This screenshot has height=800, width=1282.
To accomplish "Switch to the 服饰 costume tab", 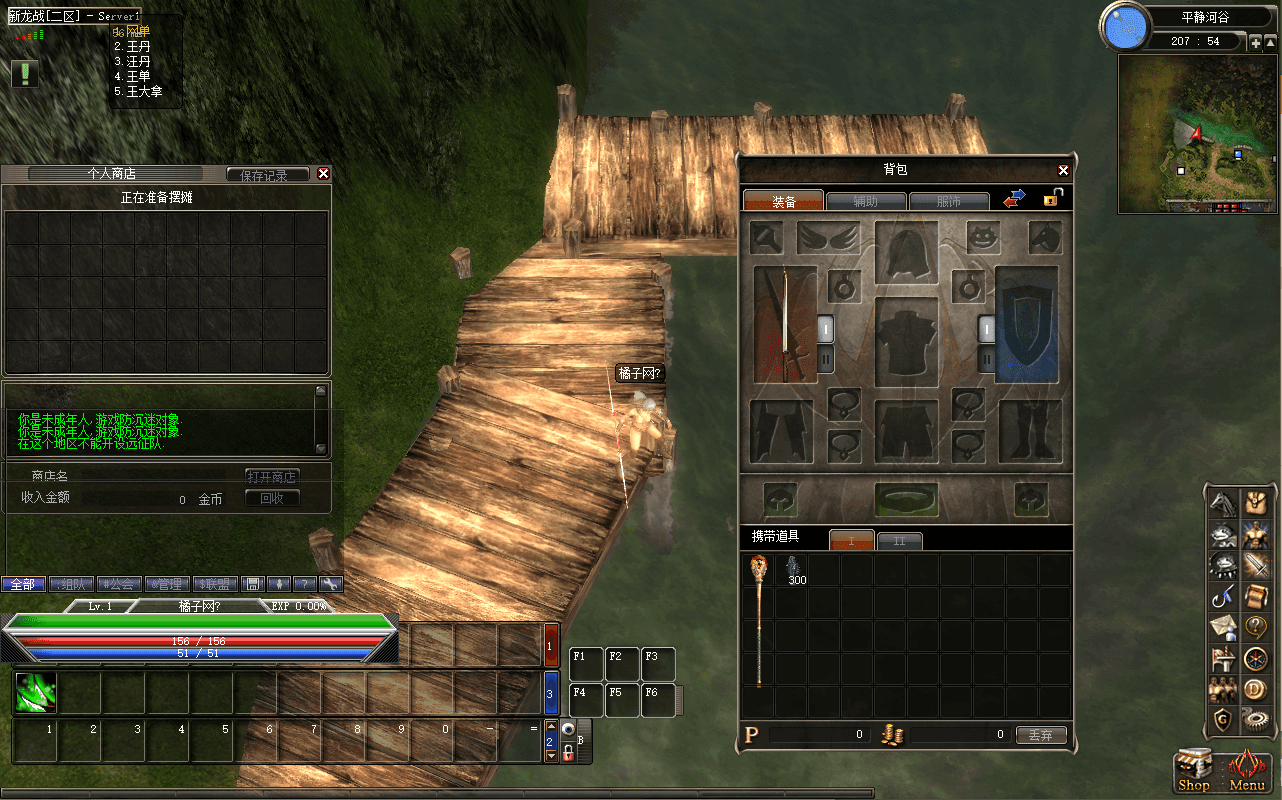I will click(x=948, y=201).
